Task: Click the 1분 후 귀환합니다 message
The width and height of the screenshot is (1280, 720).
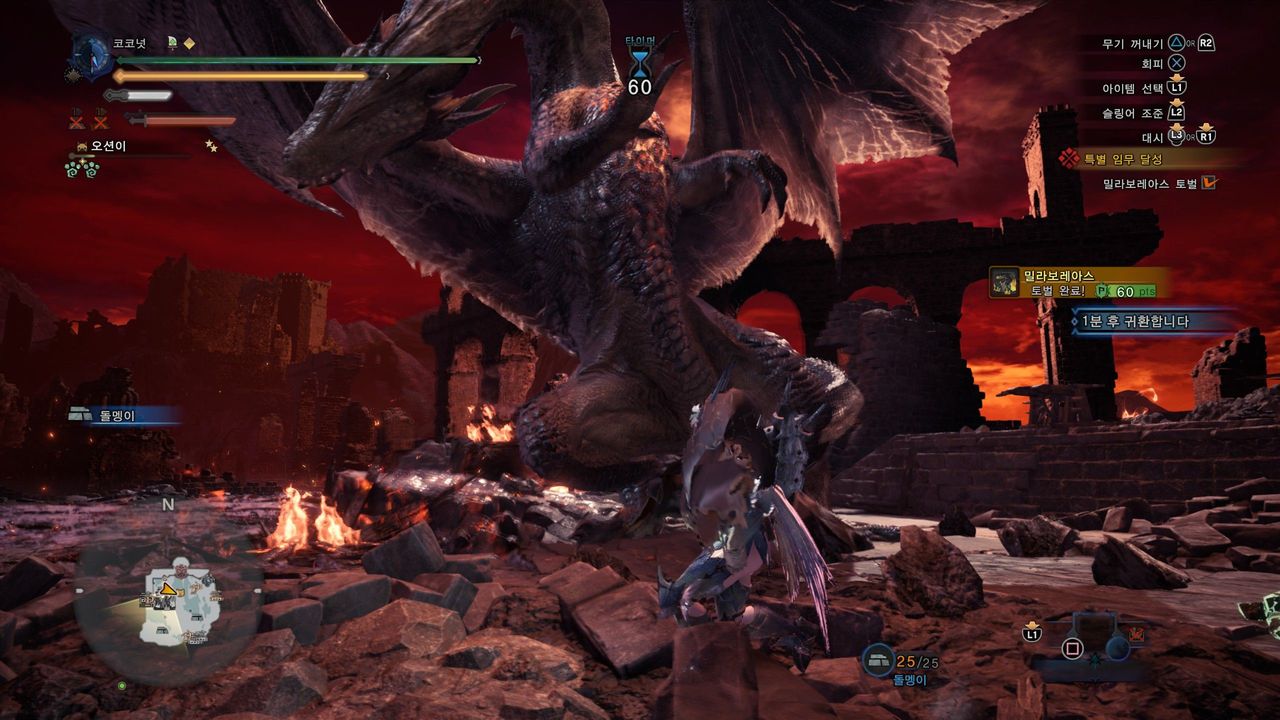Action: click(x=1148, y=321)
